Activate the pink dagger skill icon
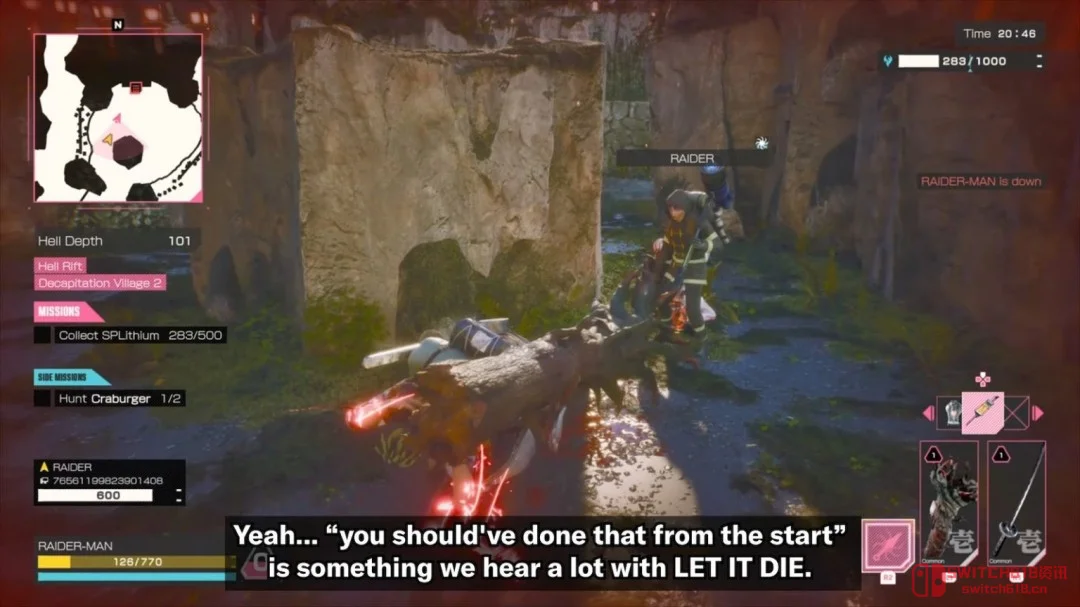Screen dimensions: 1080x607 (888, 545)
